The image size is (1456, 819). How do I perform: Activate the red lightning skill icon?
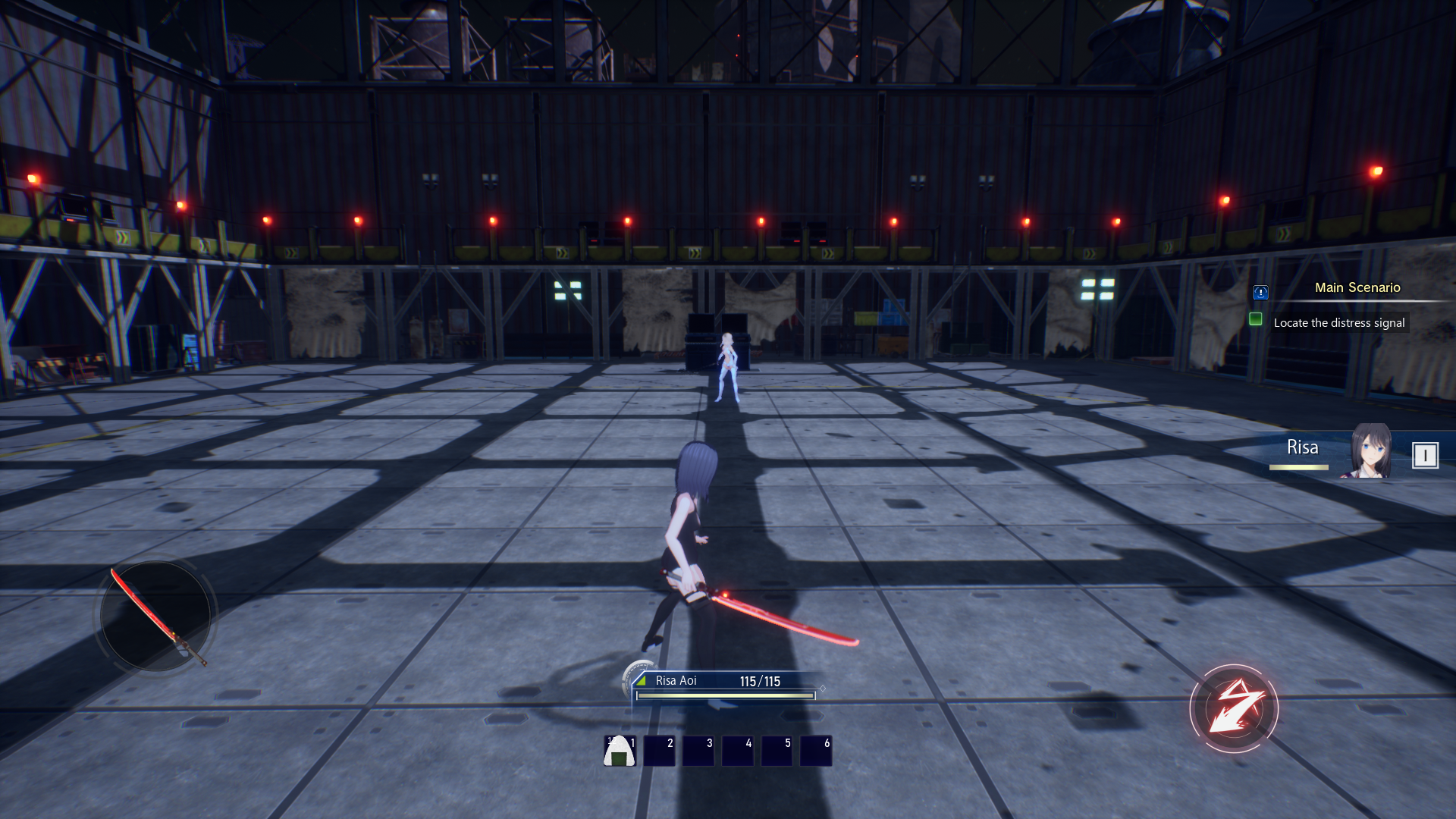pyautogui.click(x=1234, y=709)
